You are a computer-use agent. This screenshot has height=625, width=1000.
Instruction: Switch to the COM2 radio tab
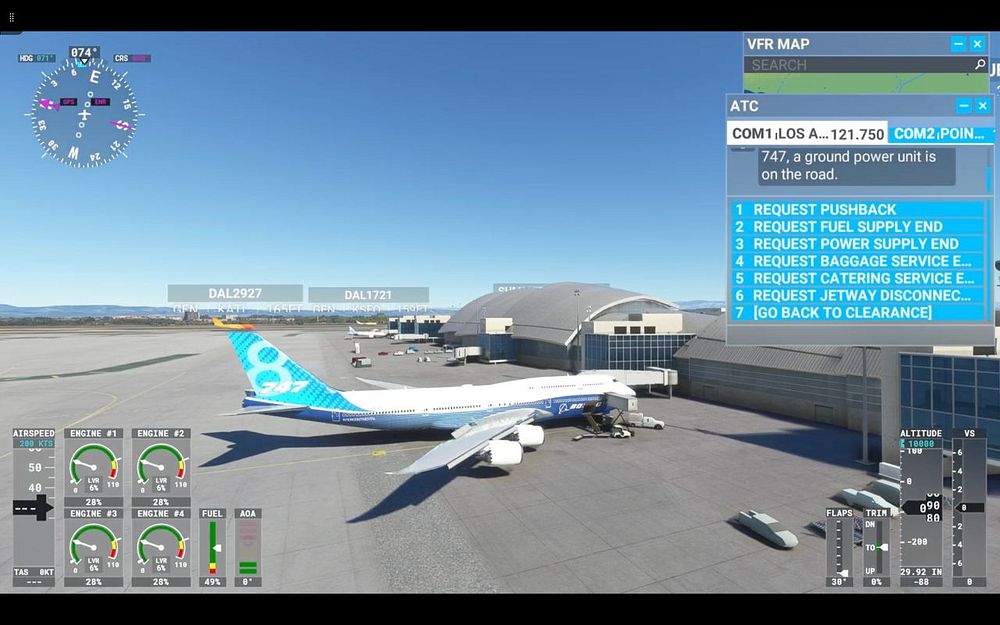click(x=938, y=133)
